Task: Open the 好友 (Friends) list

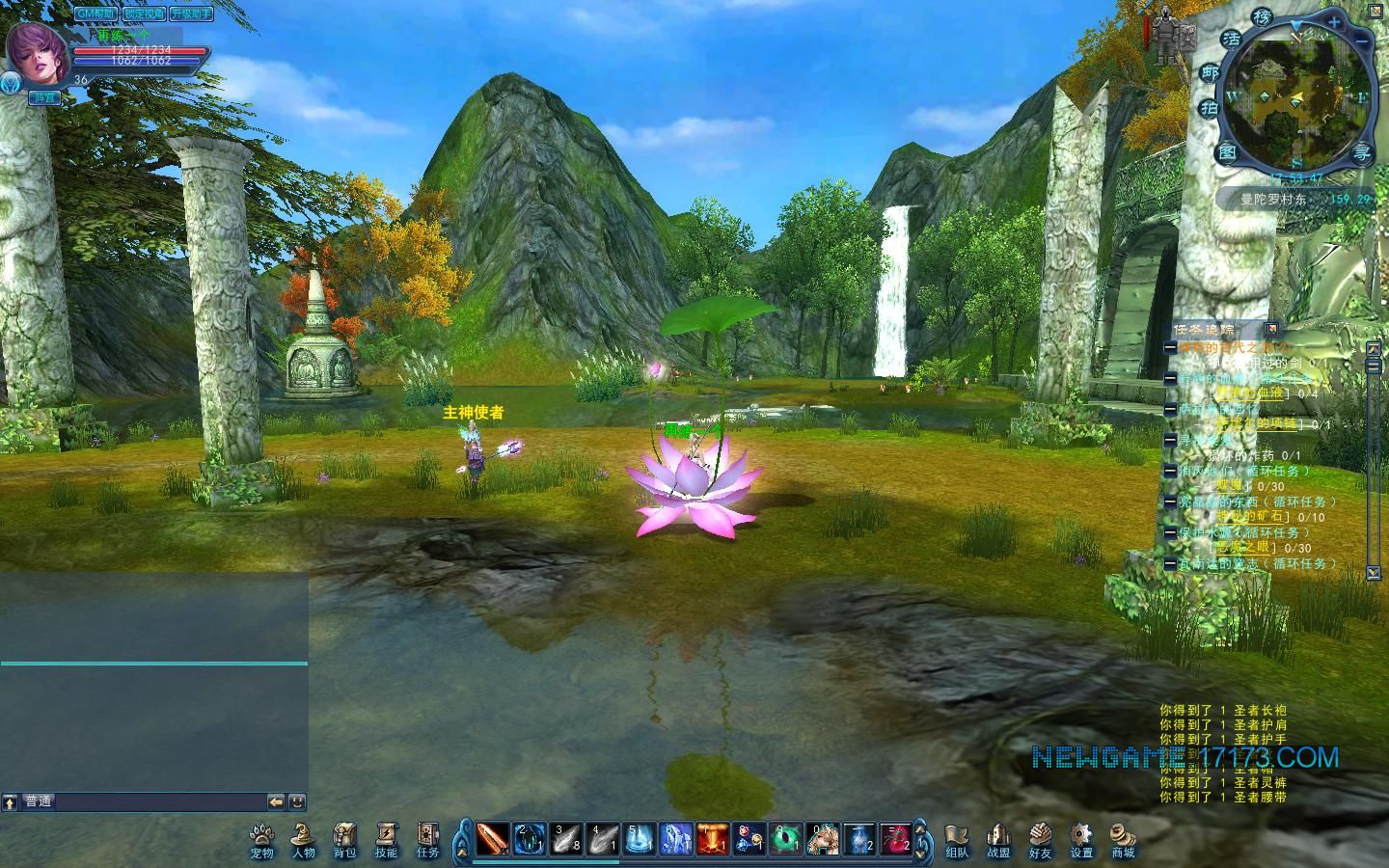Action: 1040,838
